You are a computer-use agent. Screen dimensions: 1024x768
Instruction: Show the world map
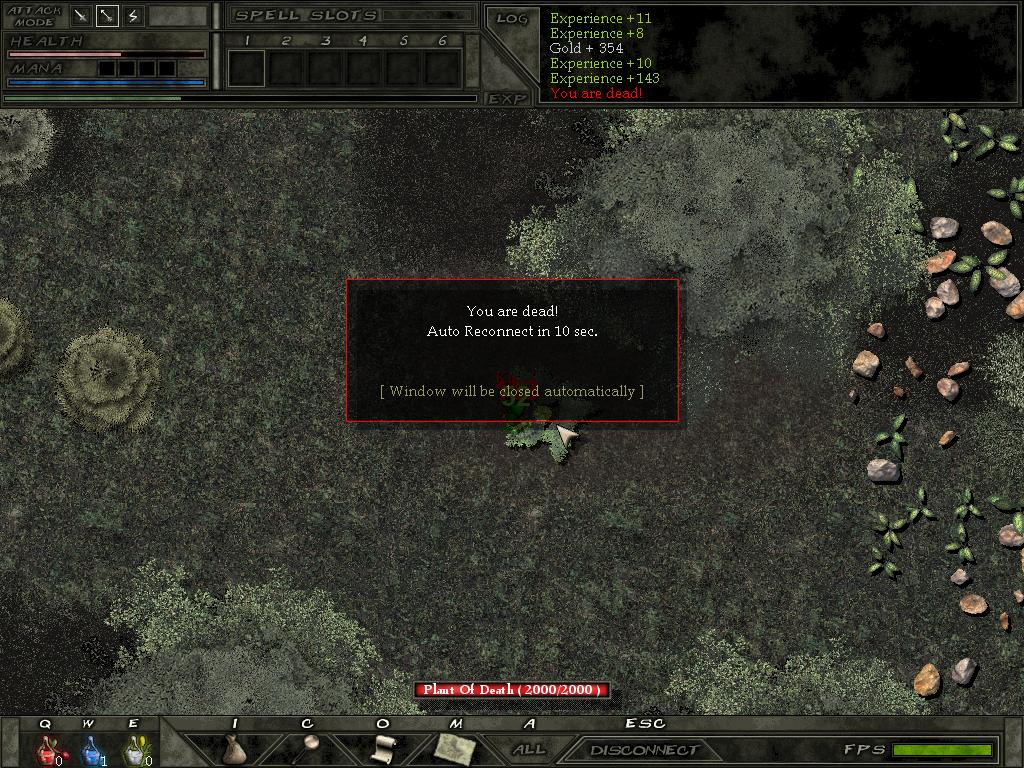(455, 748)
